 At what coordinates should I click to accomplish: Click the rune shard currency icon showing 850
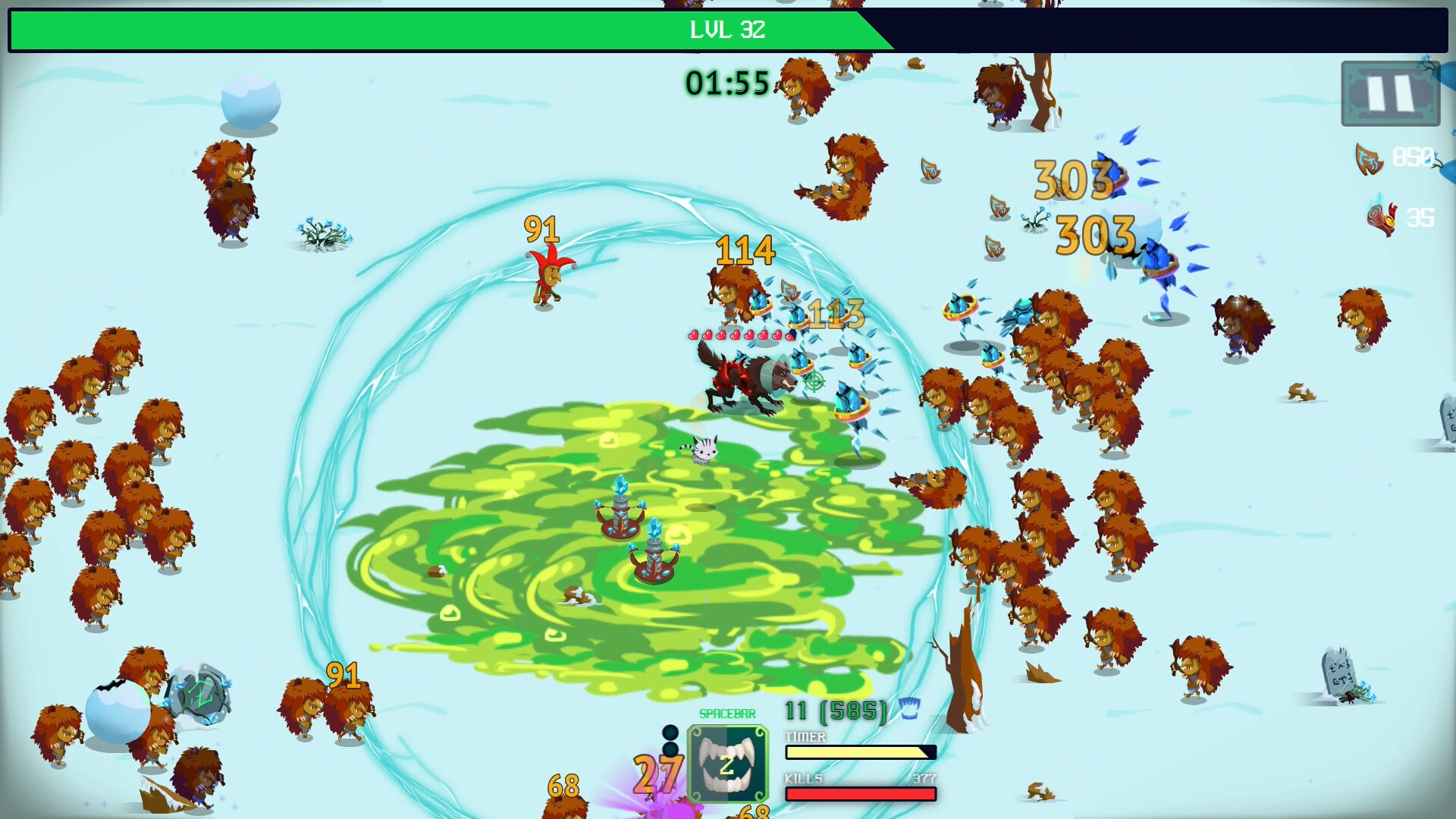coord(1370,158)
